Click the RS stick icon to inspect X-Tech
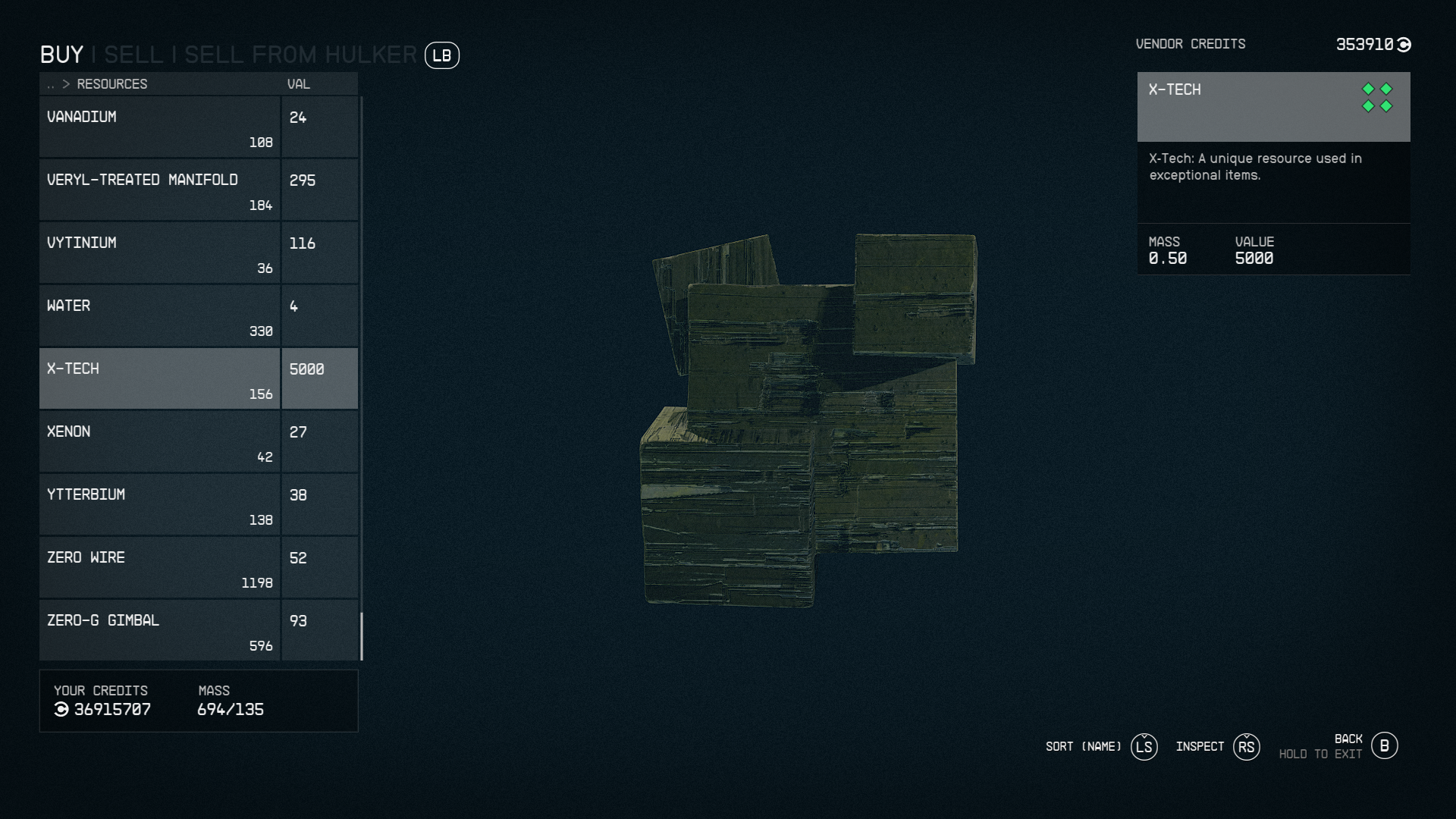 click(x=1246, y=747)
